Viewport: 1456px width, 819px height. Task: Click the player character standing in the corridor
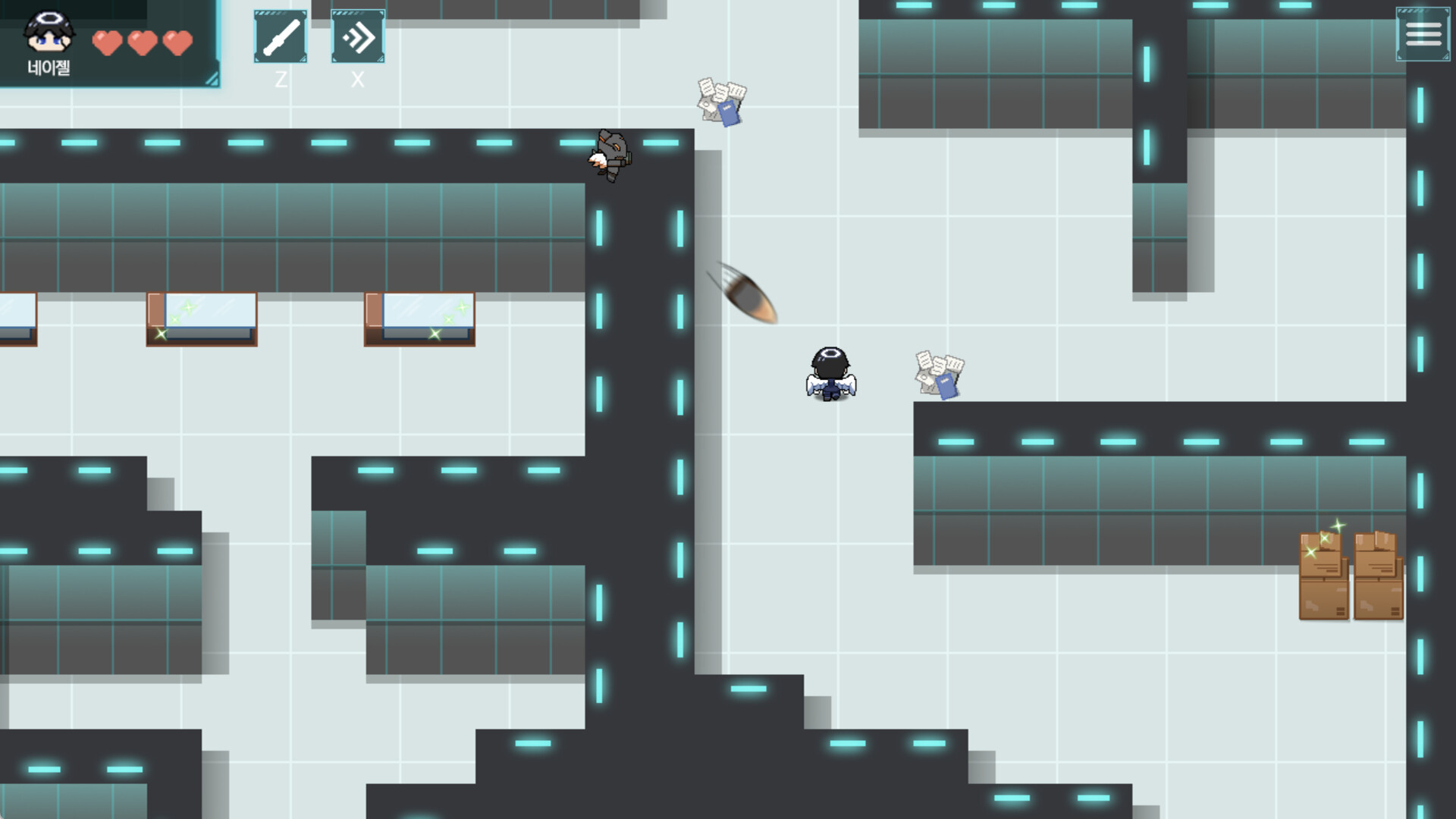tap(831, 372)
